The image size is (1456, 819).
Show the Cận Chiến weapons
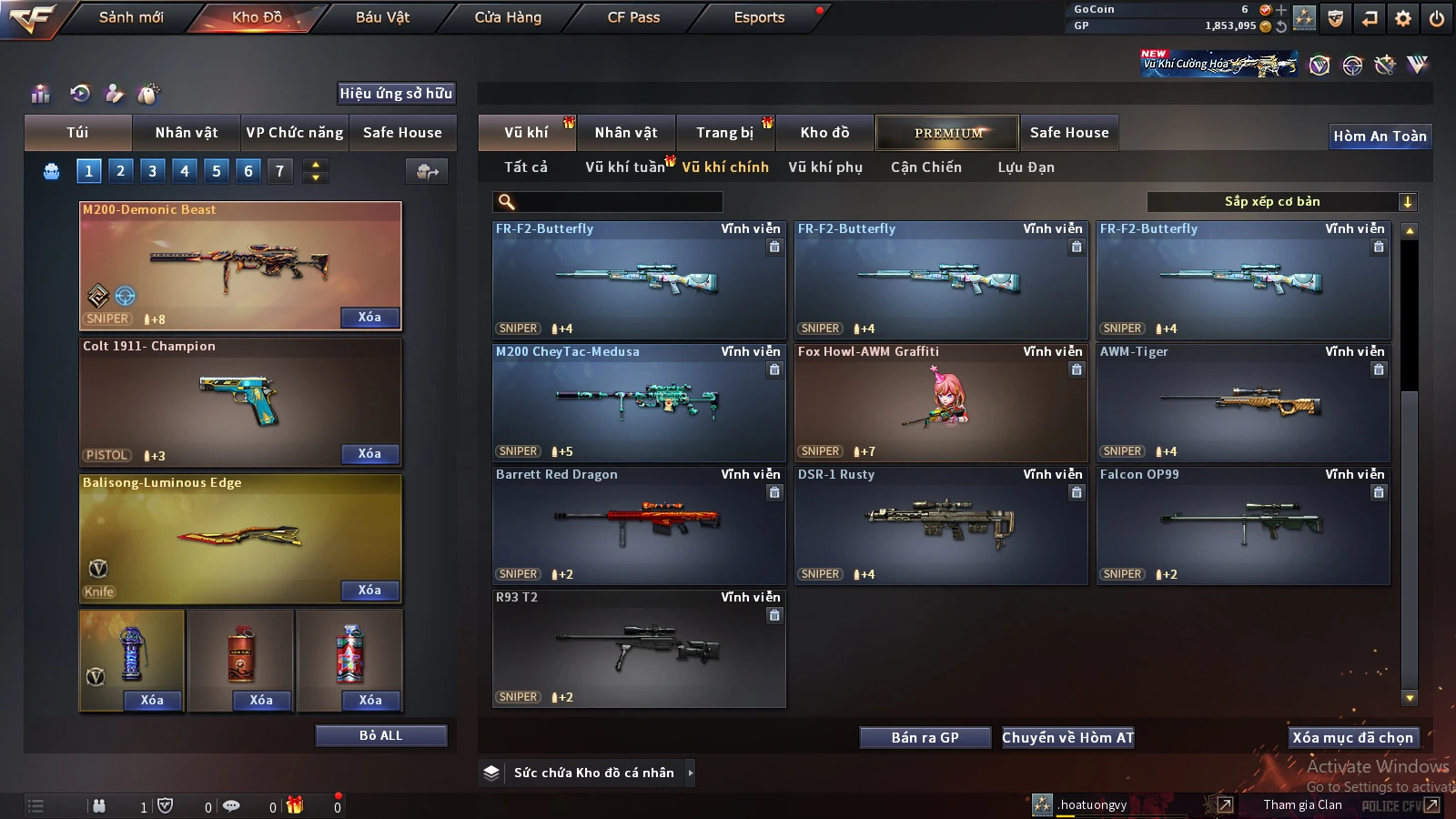point(925,167)
